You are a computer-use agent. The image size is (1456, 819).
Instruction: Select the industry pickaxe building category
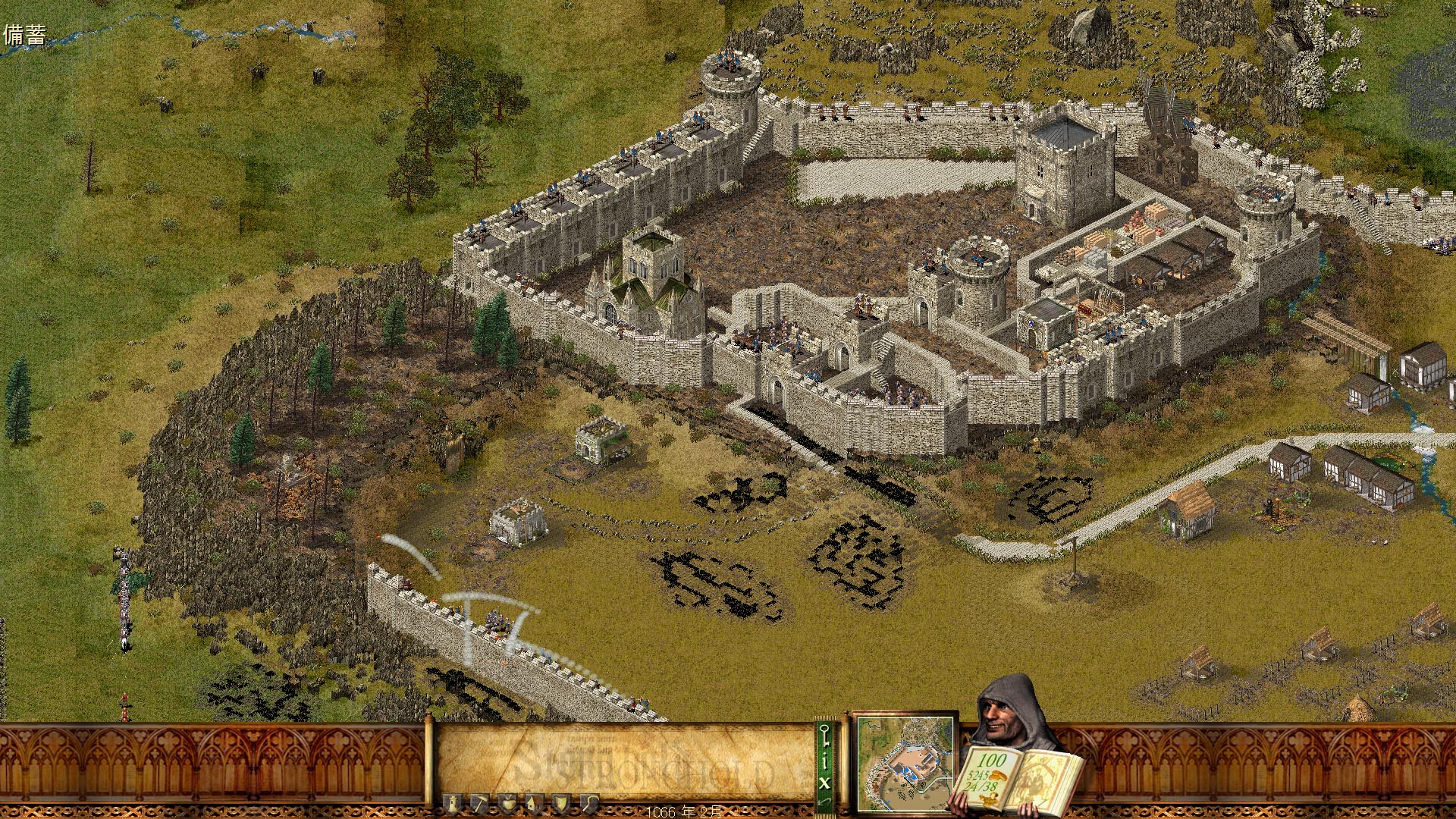pyautogui.click(x=479, y=803)
